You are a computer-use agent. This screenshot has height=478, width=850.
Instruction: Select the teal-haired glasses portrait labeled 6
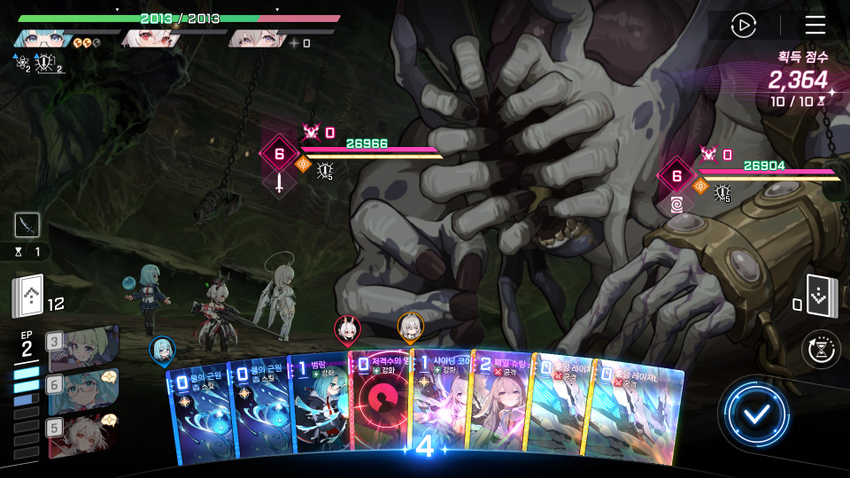pyautogui.click(x=82, y=390)
